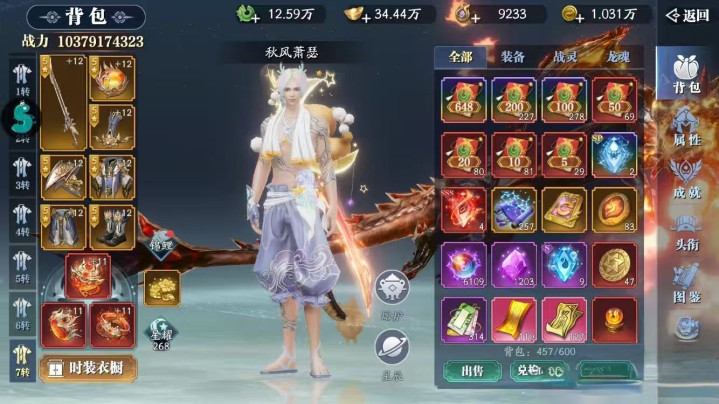This screenshot has height=404, width=719.
Task: Select the equipped boots slot
Action: point(112,227)
